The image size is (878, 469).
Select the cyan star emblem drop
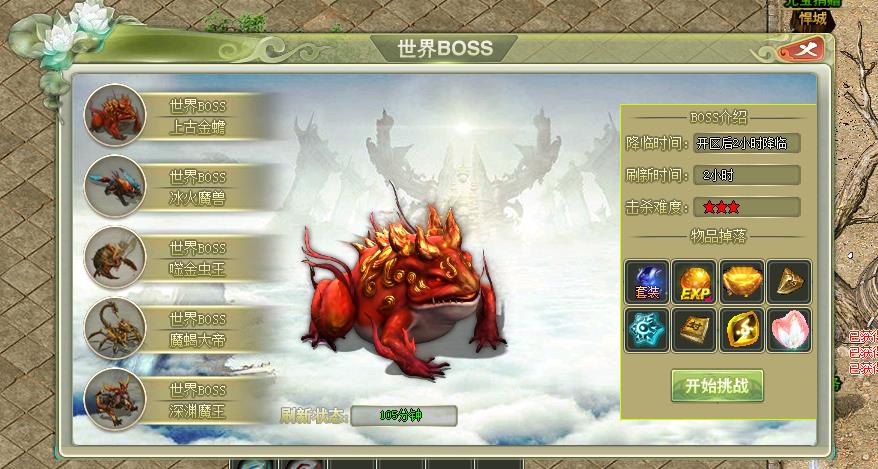tap(647, 329)
